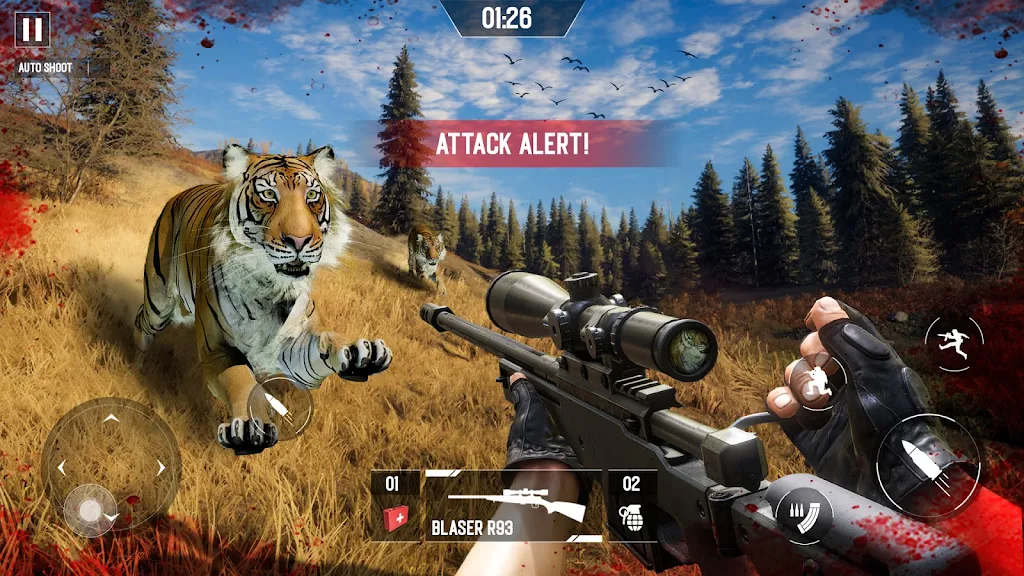This screenshot has height=576, width=1024.
Task: Toggle the Auto Shoot option
Action: [44, 68]
